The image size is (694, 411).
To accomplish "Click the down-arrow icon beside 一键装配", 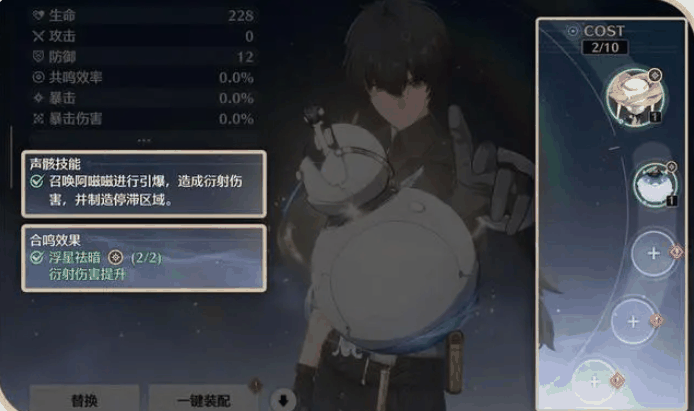I will (283, 399).
